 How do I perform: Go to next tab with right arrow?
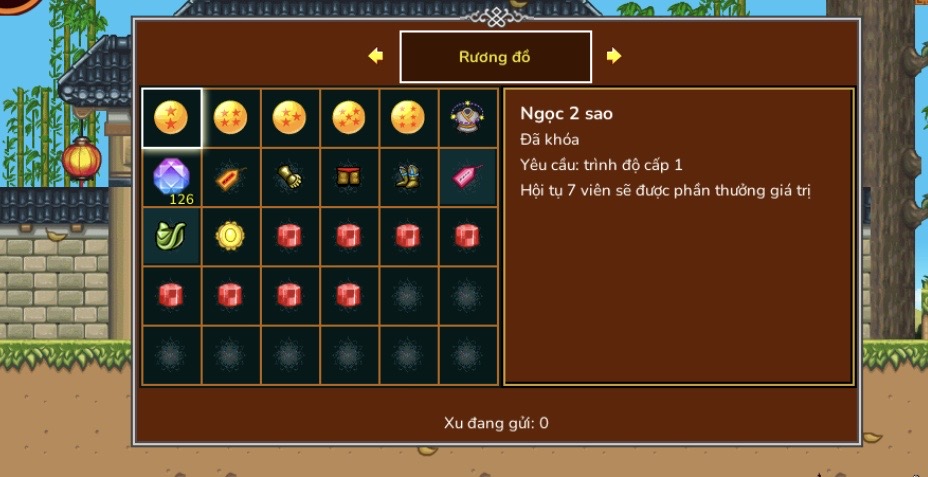pyautogui.click(x=614, y=56)
